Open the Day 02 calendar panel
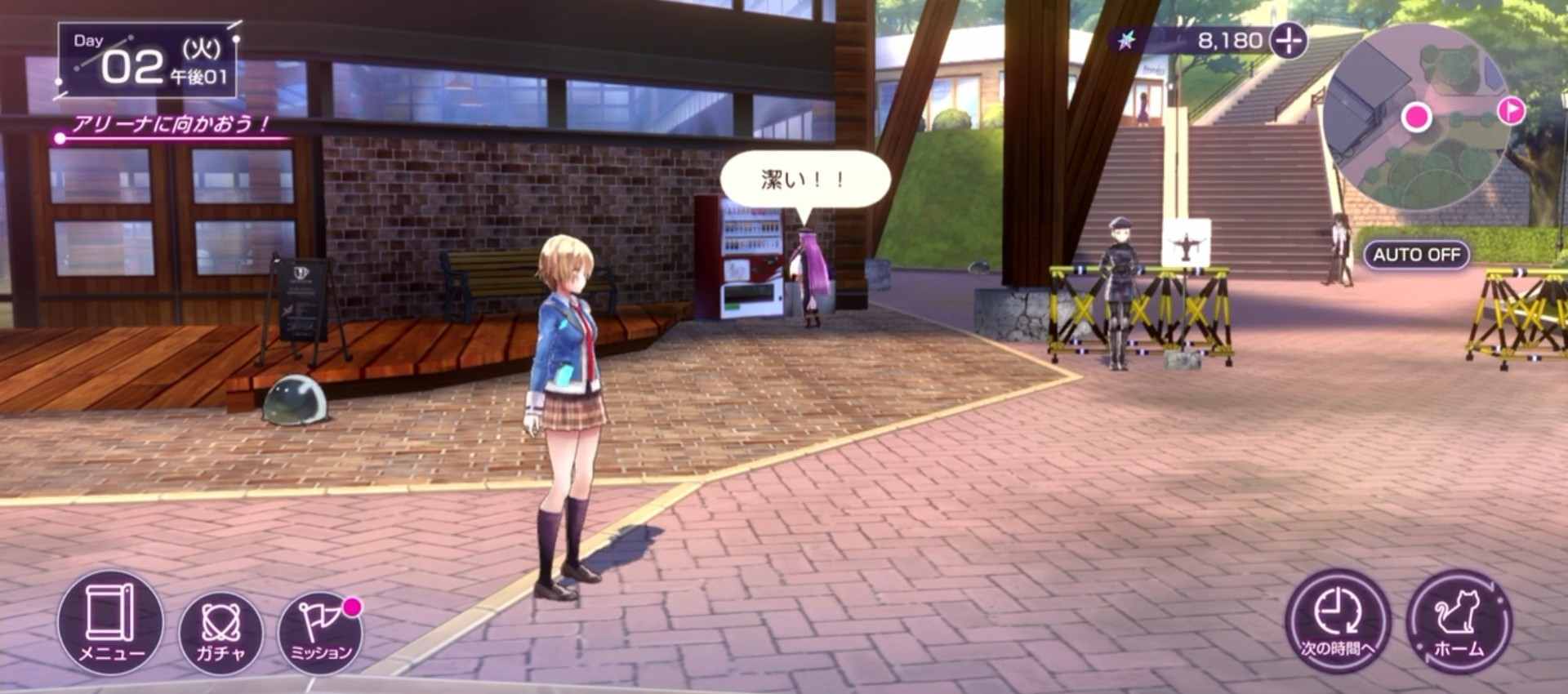Viewport: 1568px width, 694px height. click(148, 62)
